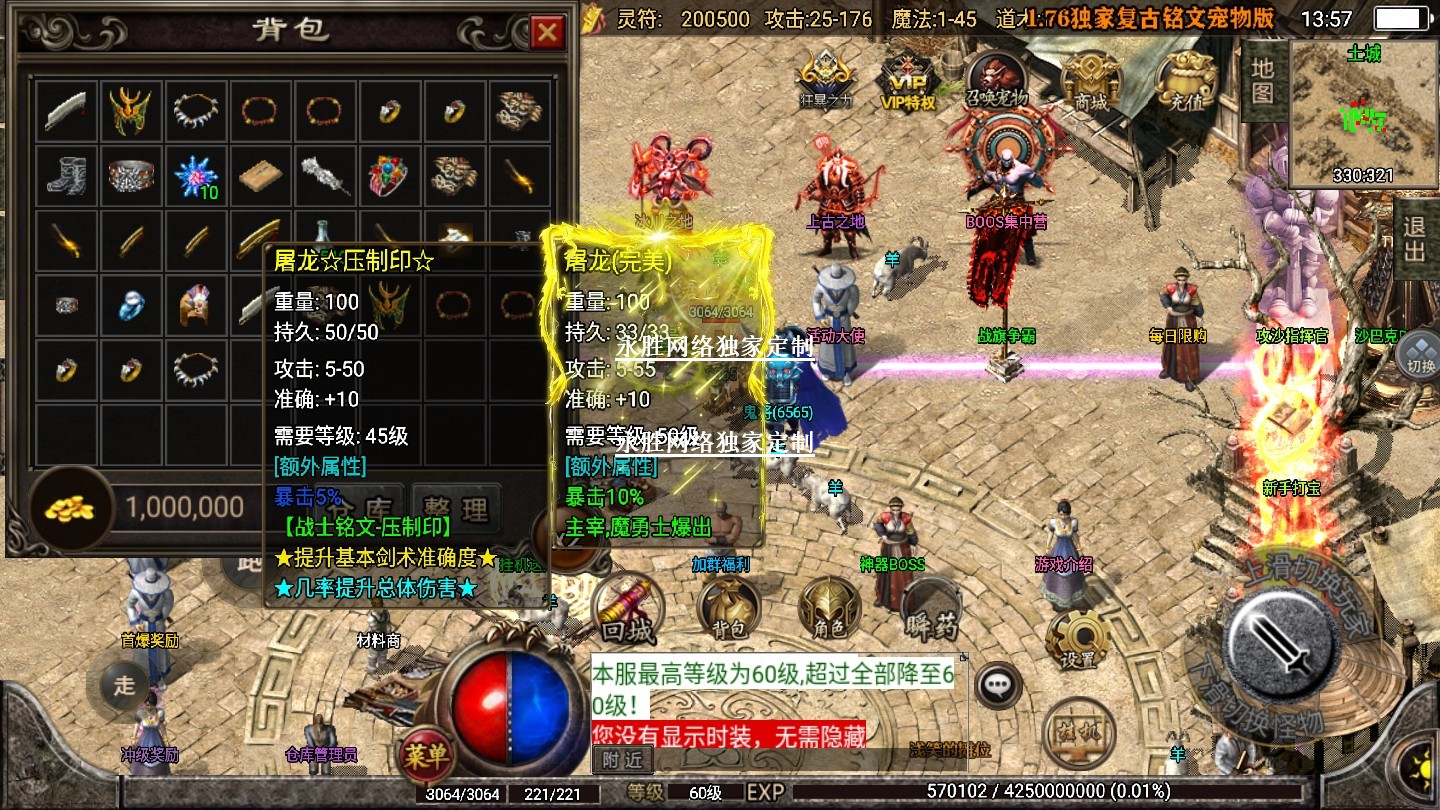Open the 商城 shop
The height and width of the screenshot is (810, 1440).
click(x=1090, y=78)
